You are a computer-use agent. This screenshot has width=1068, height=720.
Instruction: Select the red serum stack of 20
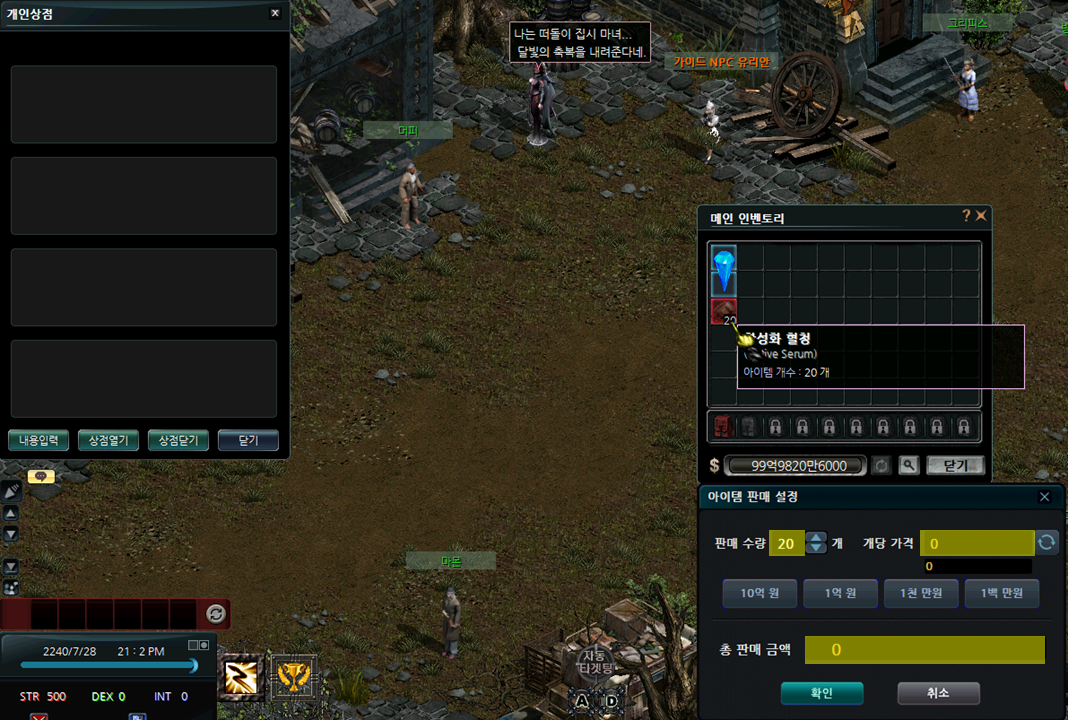(x=723, y=311)
